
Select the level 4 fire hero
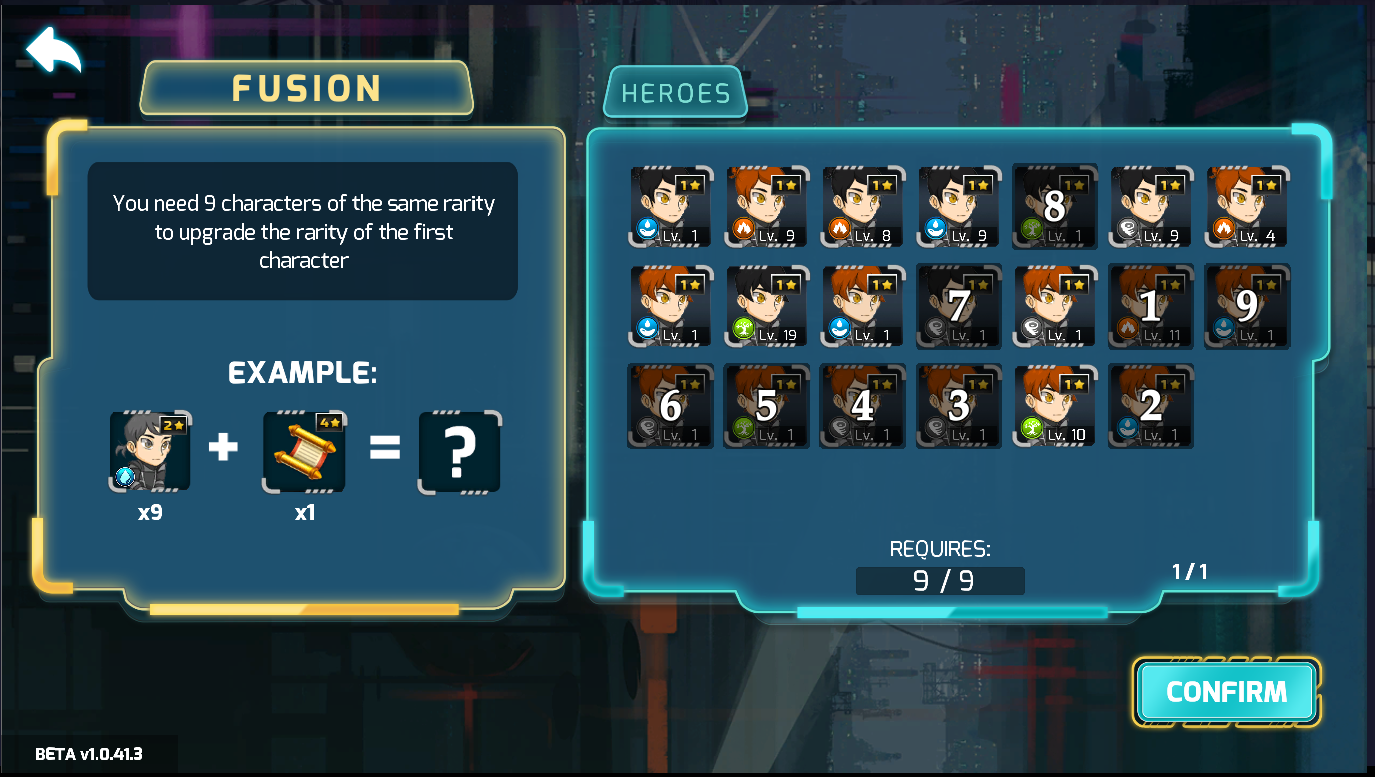point(1247,206)
